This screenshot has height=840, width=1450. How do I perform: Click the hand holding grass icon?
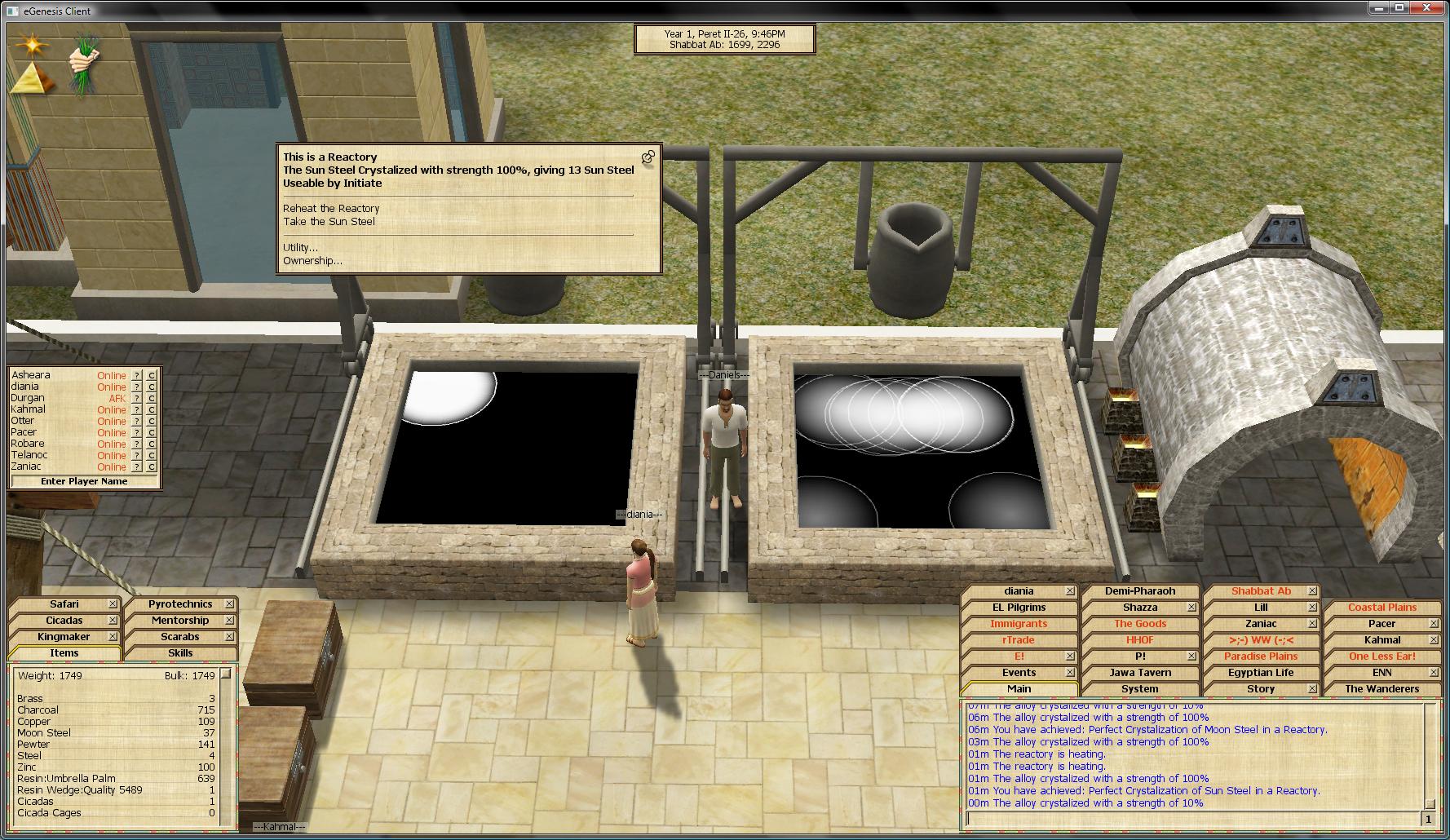pos(83,62)
